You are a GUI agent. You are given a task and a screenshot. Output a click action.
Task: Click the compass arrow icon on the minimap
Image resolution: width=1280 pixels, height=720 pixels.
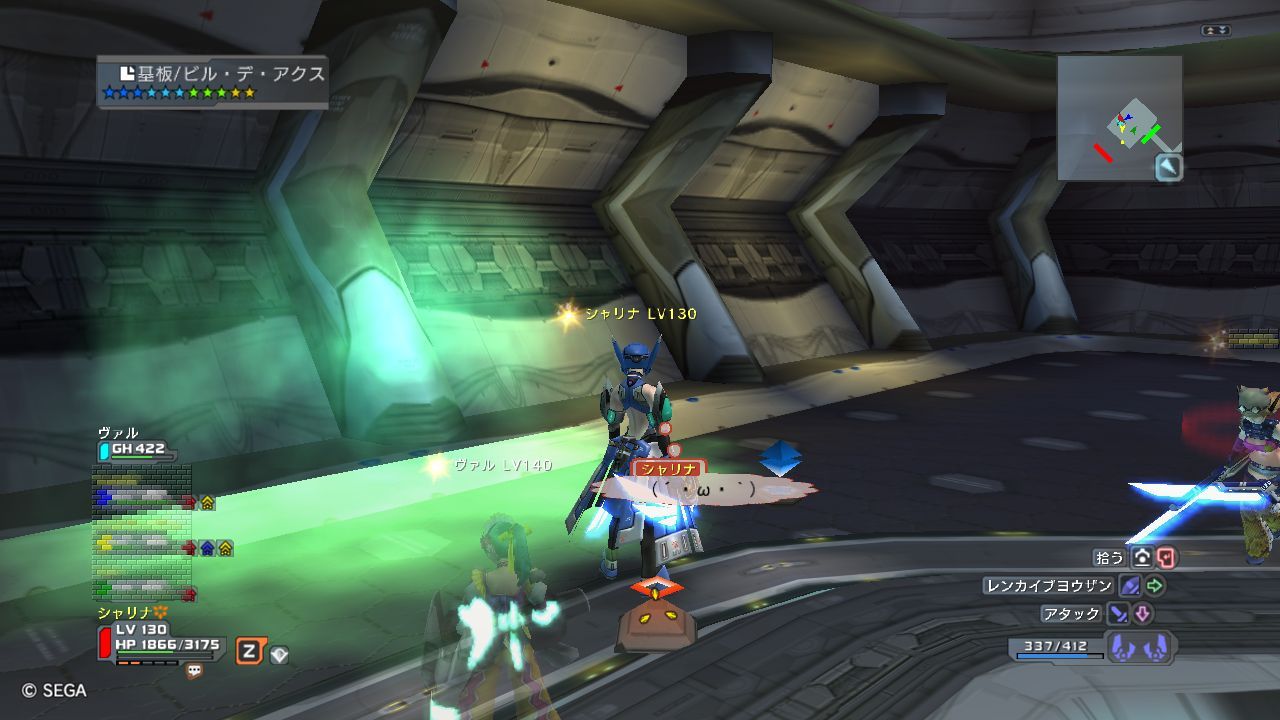point(1169,167)
